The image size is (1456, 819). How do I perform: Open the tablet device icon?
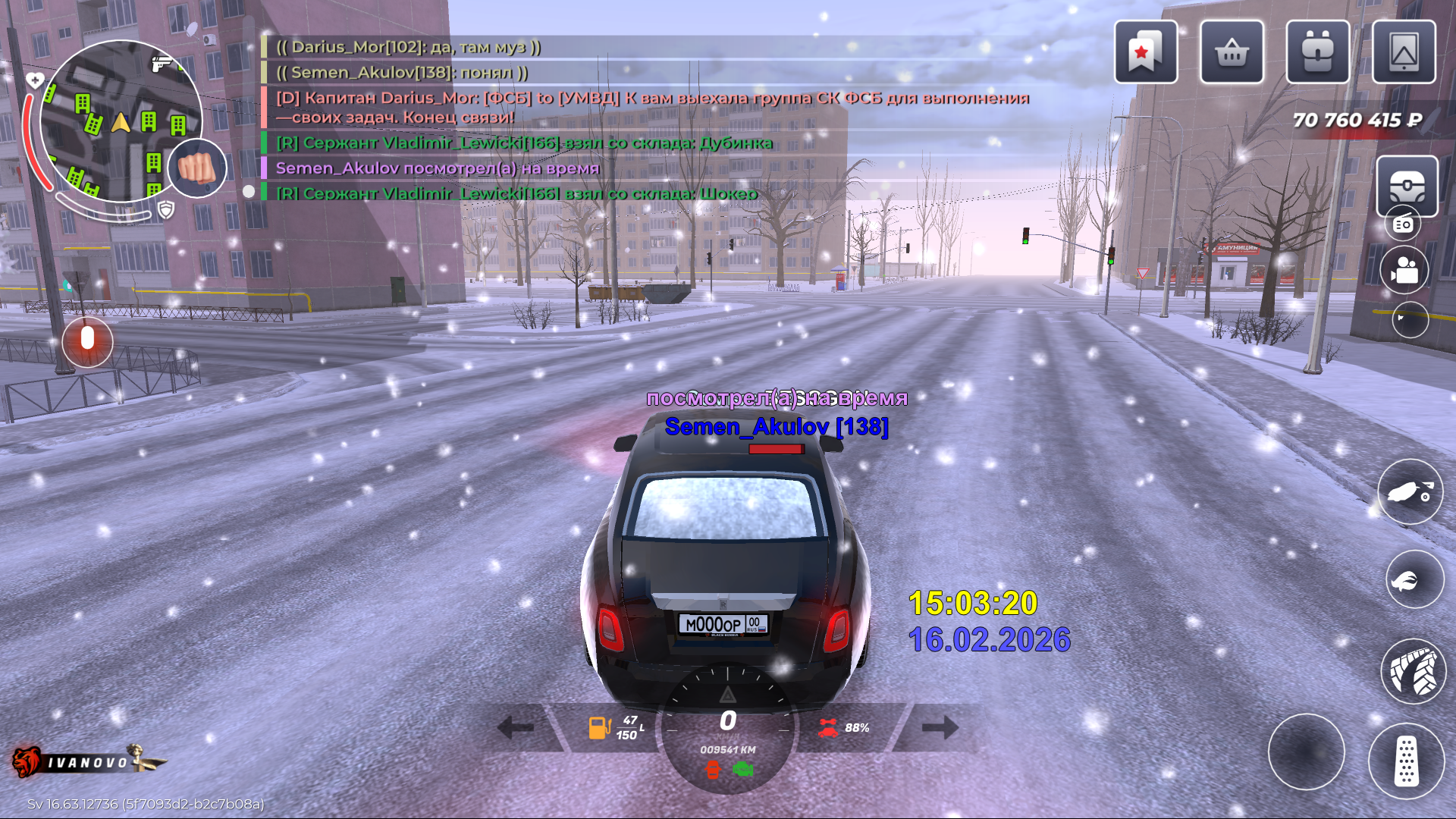1404,52
